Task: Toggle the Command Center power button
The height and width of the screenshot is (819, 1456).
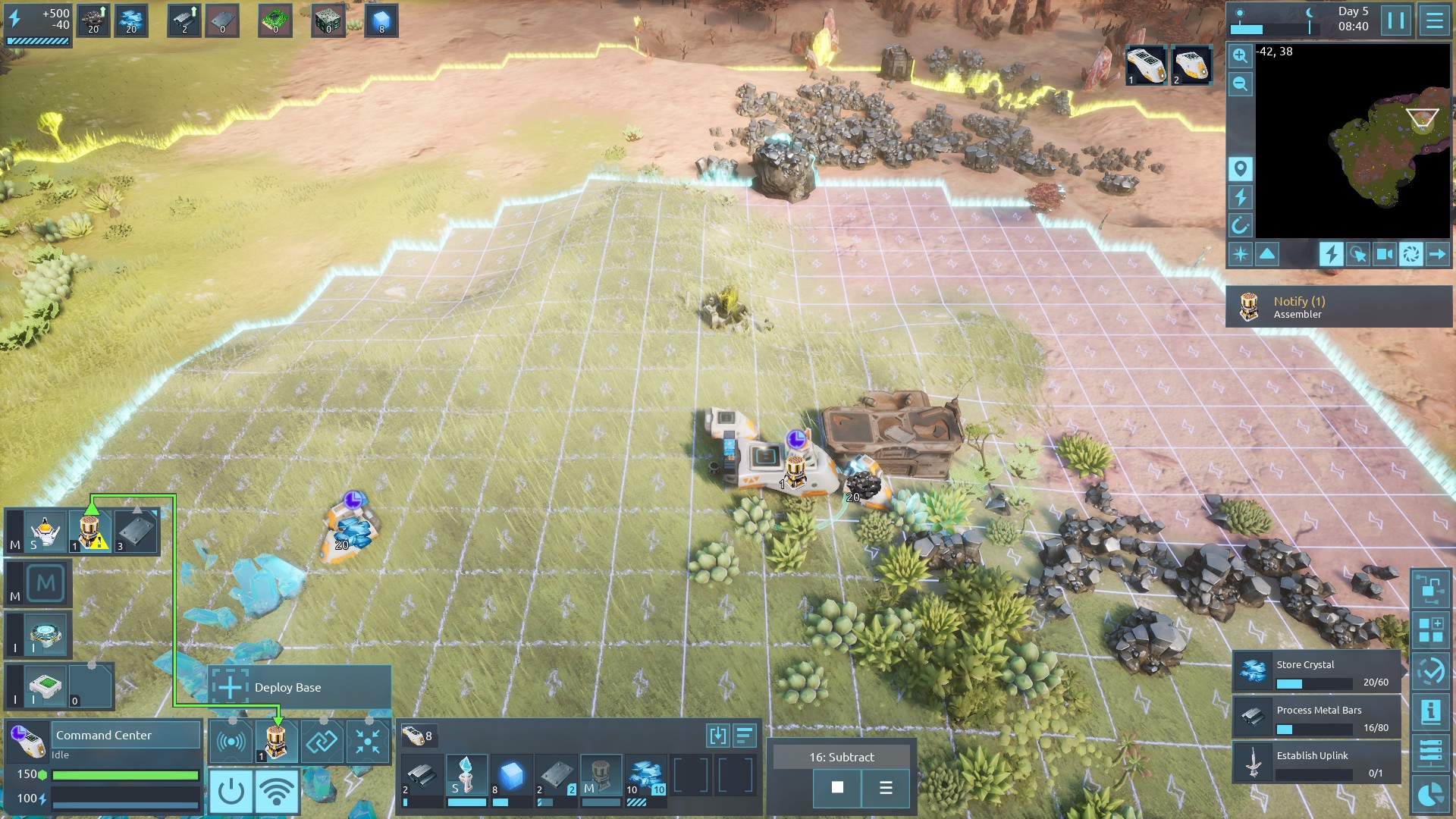Action: (231, 792)
